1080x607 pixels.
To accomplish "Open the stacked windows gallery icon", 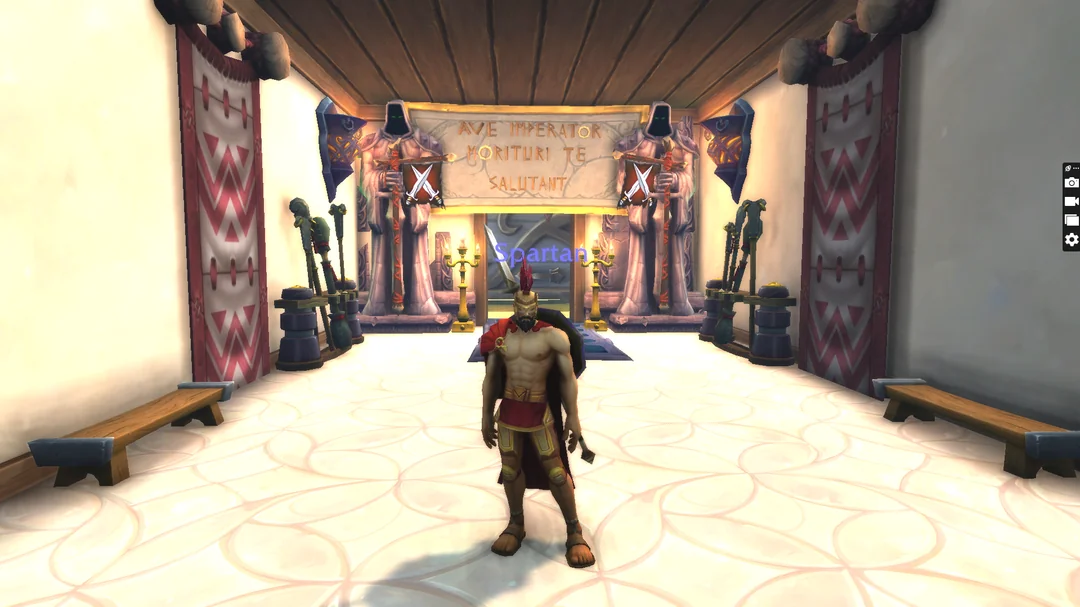I will pyautogui.click(x=1071, y=220).
